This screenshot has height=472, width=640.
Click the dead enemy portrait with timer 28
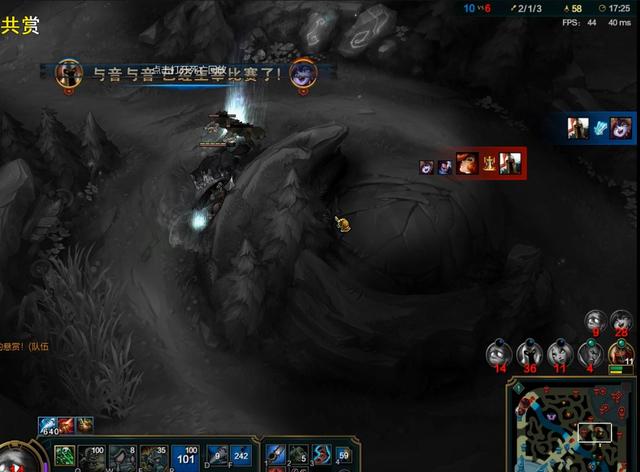(622, 320)
